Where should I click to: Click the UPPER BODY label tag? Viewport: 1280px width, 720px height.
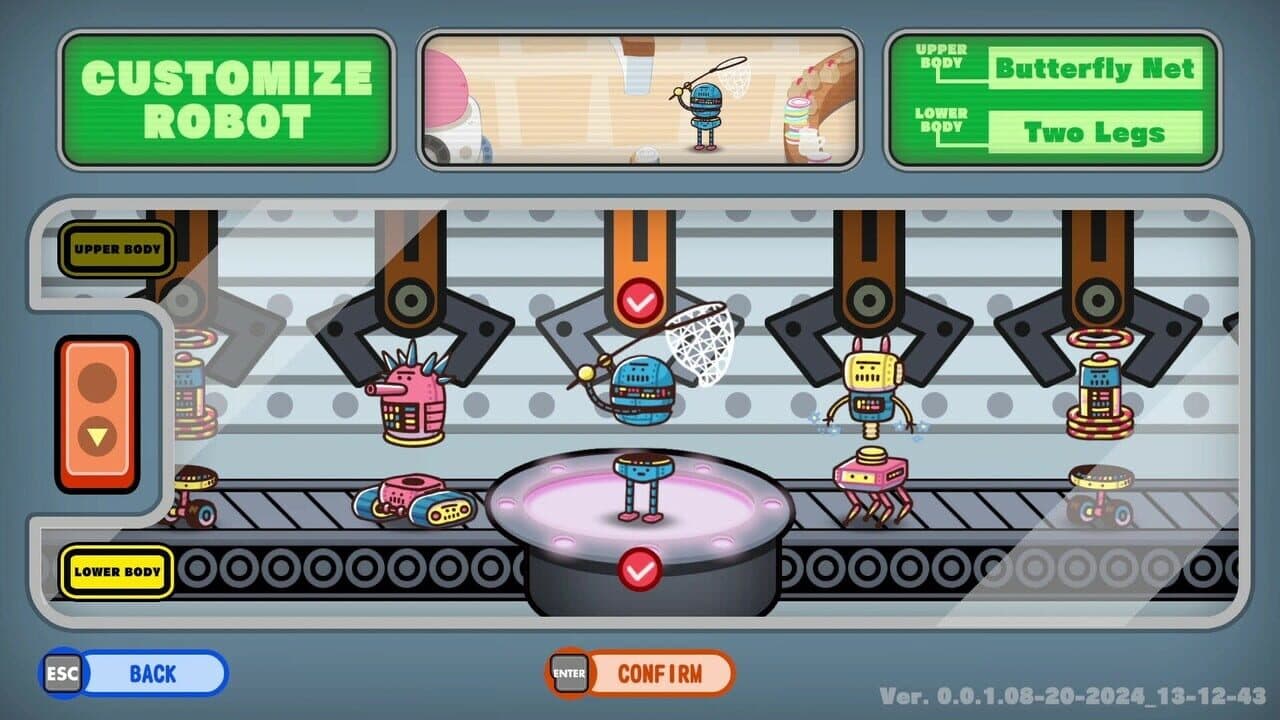[117, 248]
